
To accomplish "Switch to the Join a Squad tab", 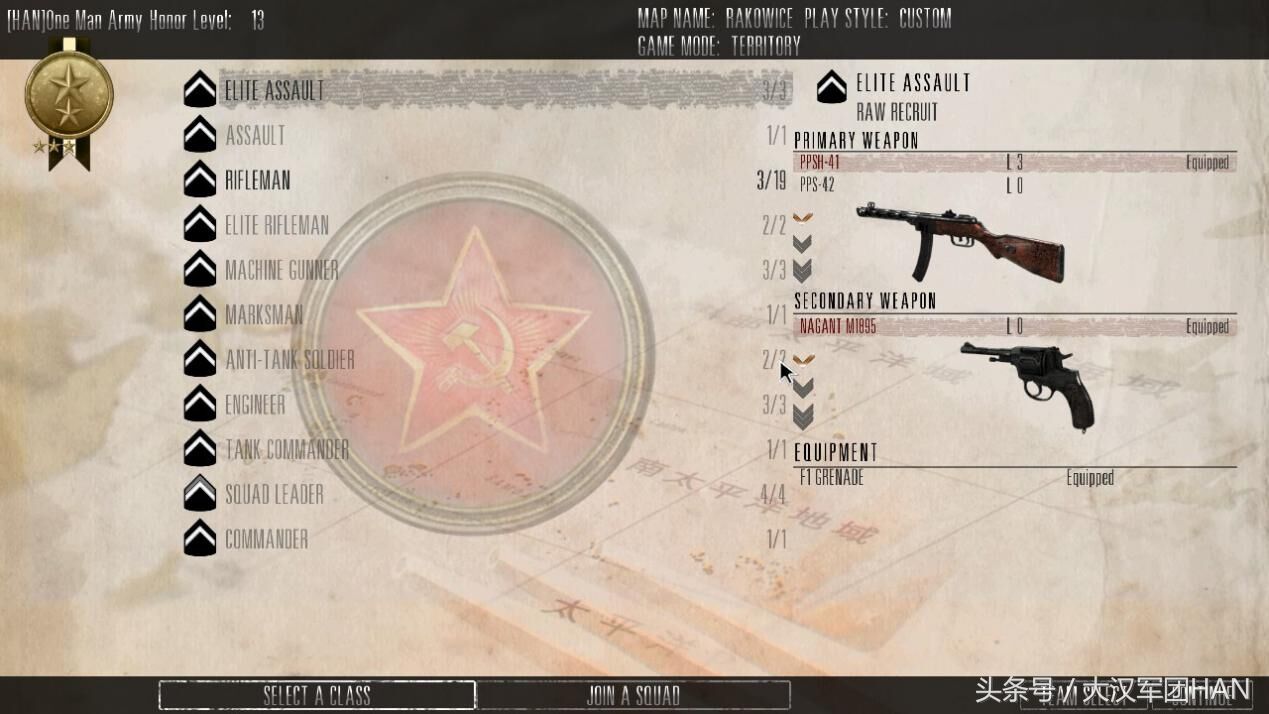I will [x=633, y=695].
